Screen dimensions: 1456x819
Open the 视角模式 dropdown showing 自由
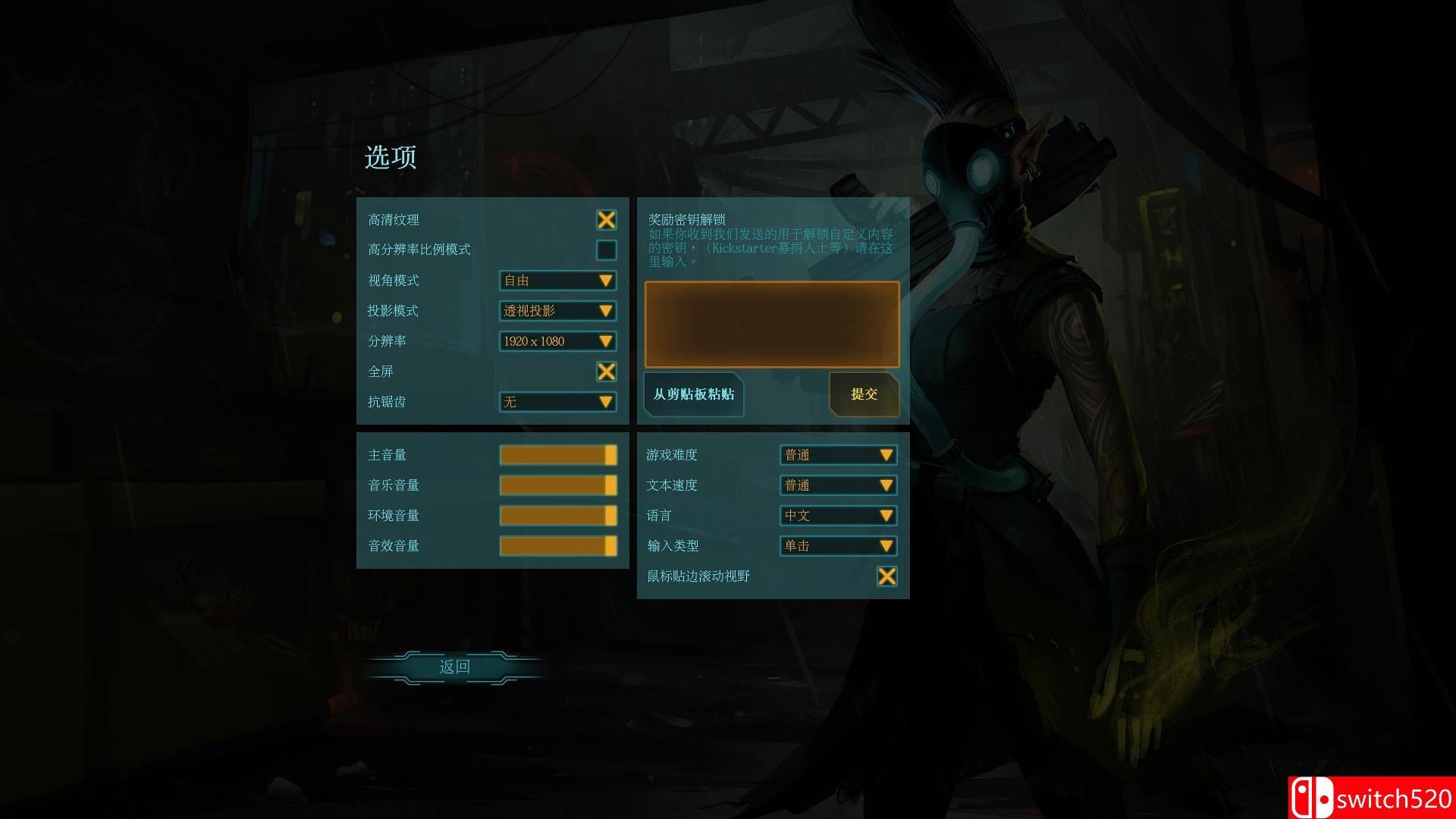point(557,281)
